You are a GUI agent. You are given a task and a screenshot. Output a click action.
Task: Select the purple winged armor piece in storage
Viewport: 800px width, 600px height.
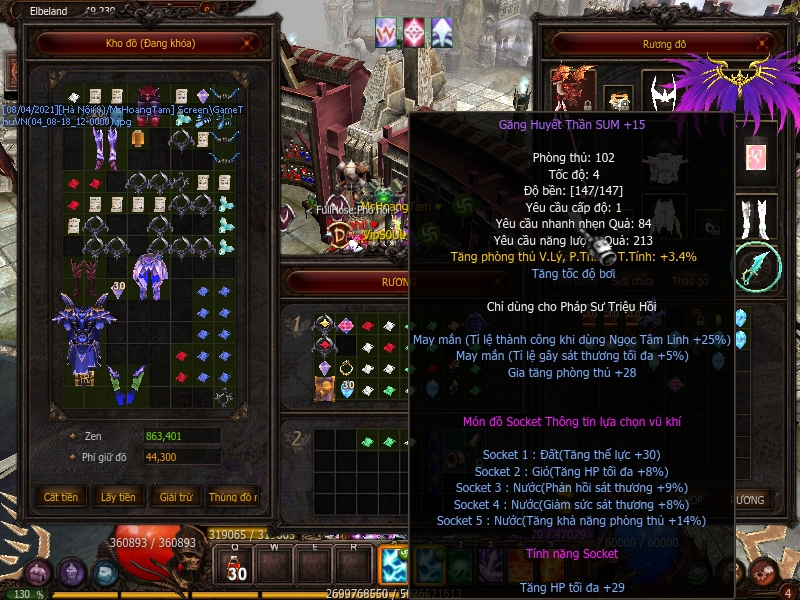(151, 274)
